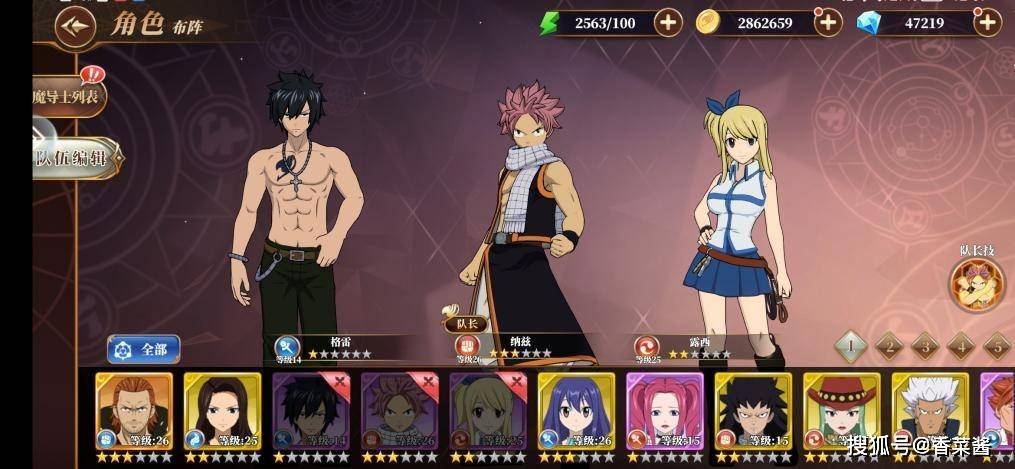Add stamina with the green lightning plus button
This screenshot has width=1015, height=469.
pyautogui.click(x=668, y=22)
